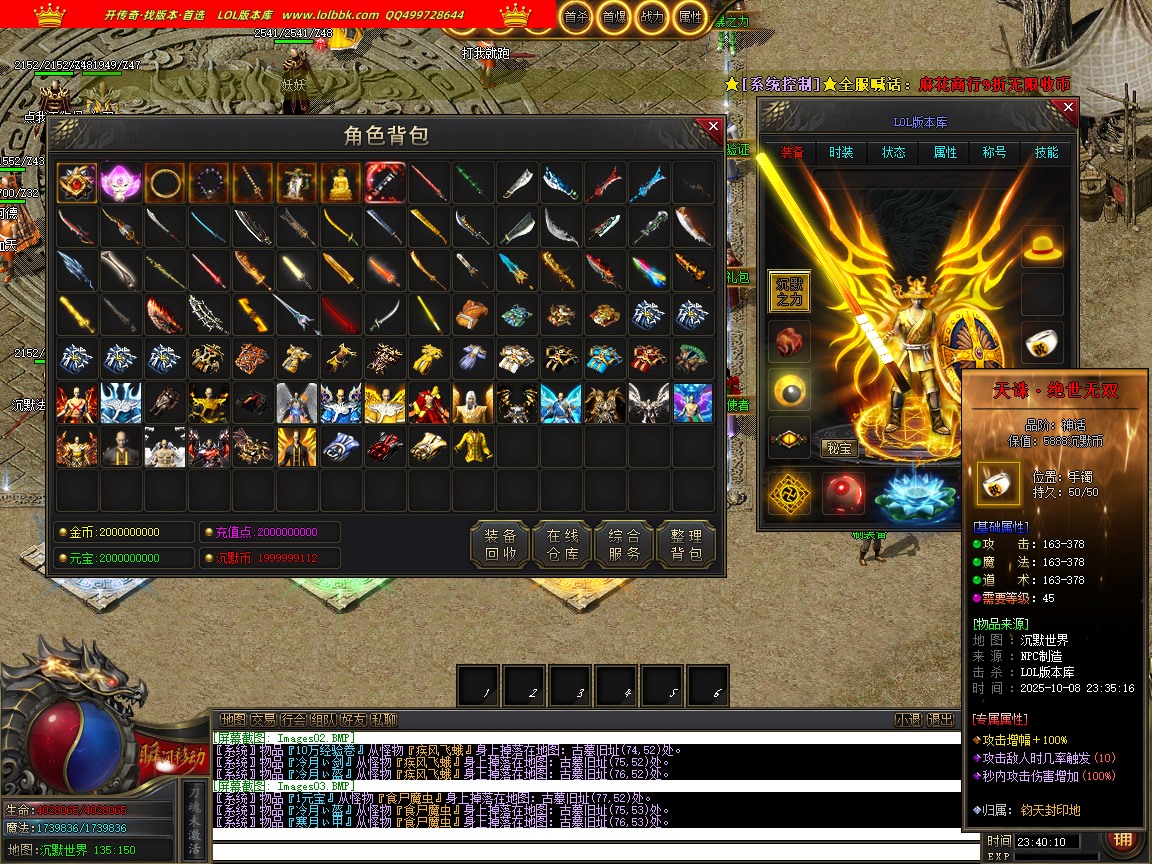Image resolution: width=1152 pixels, height=864 pixels.
Task: Click the 秘宝 treasure button
Action: point(840,449)
